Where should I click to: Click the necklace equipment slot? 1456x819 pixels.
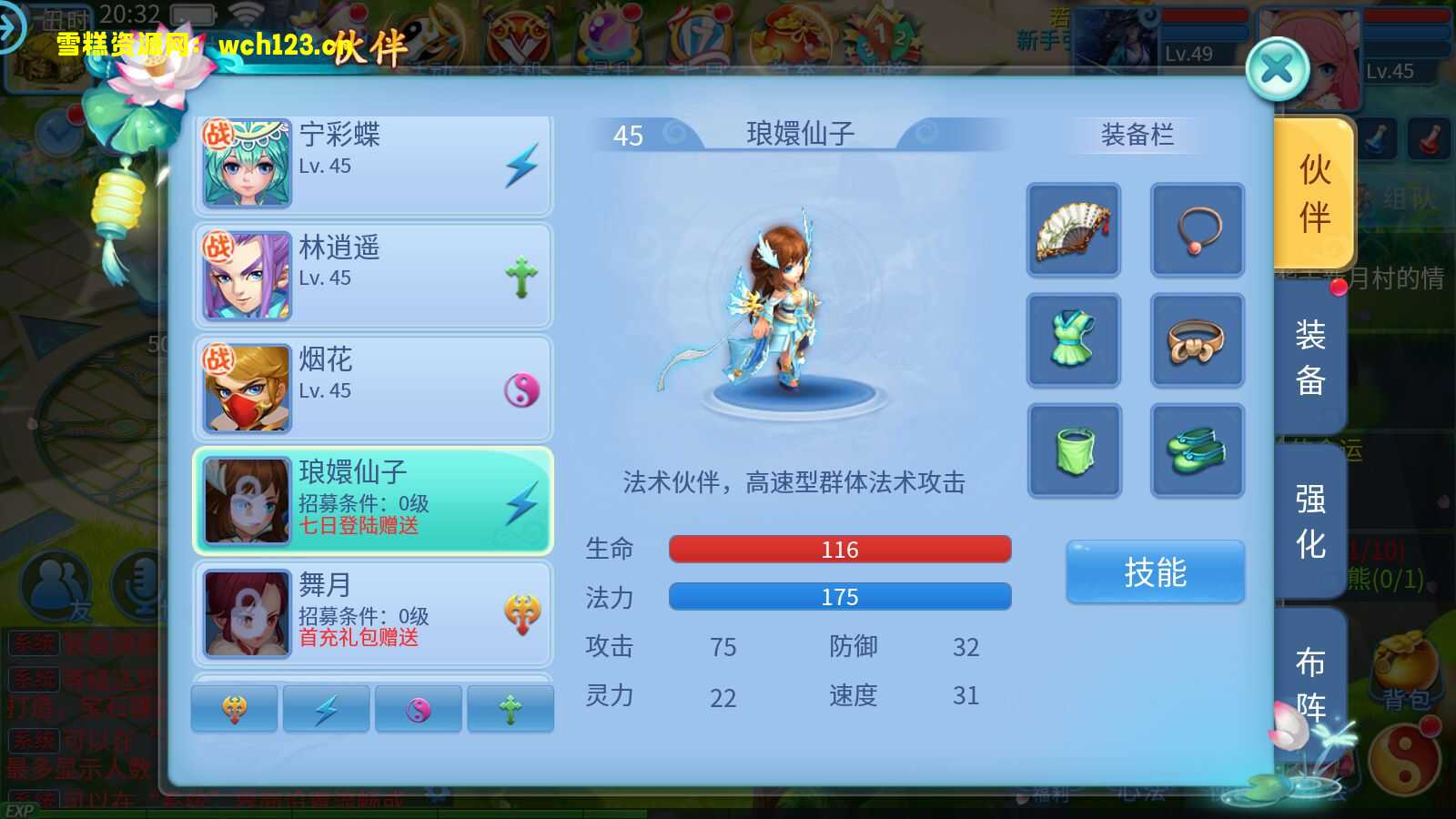(x=1198, y=230)
